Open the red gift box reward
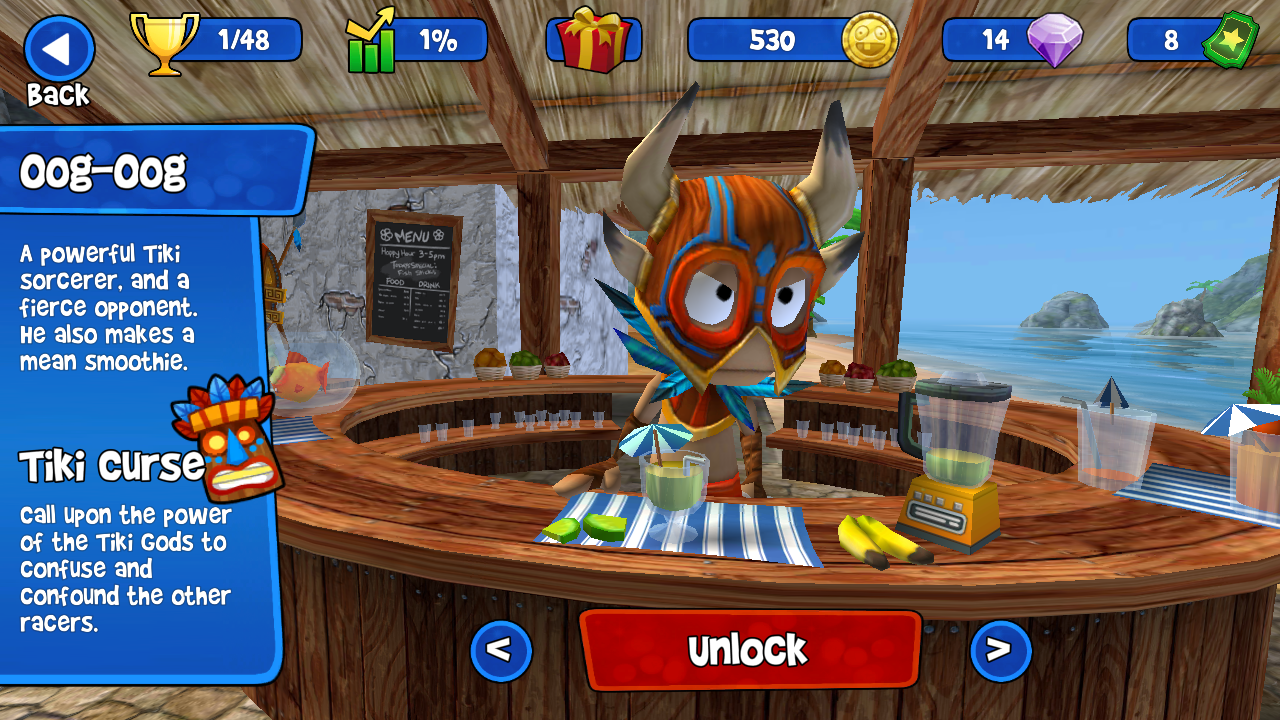 (x=593, y=40)
